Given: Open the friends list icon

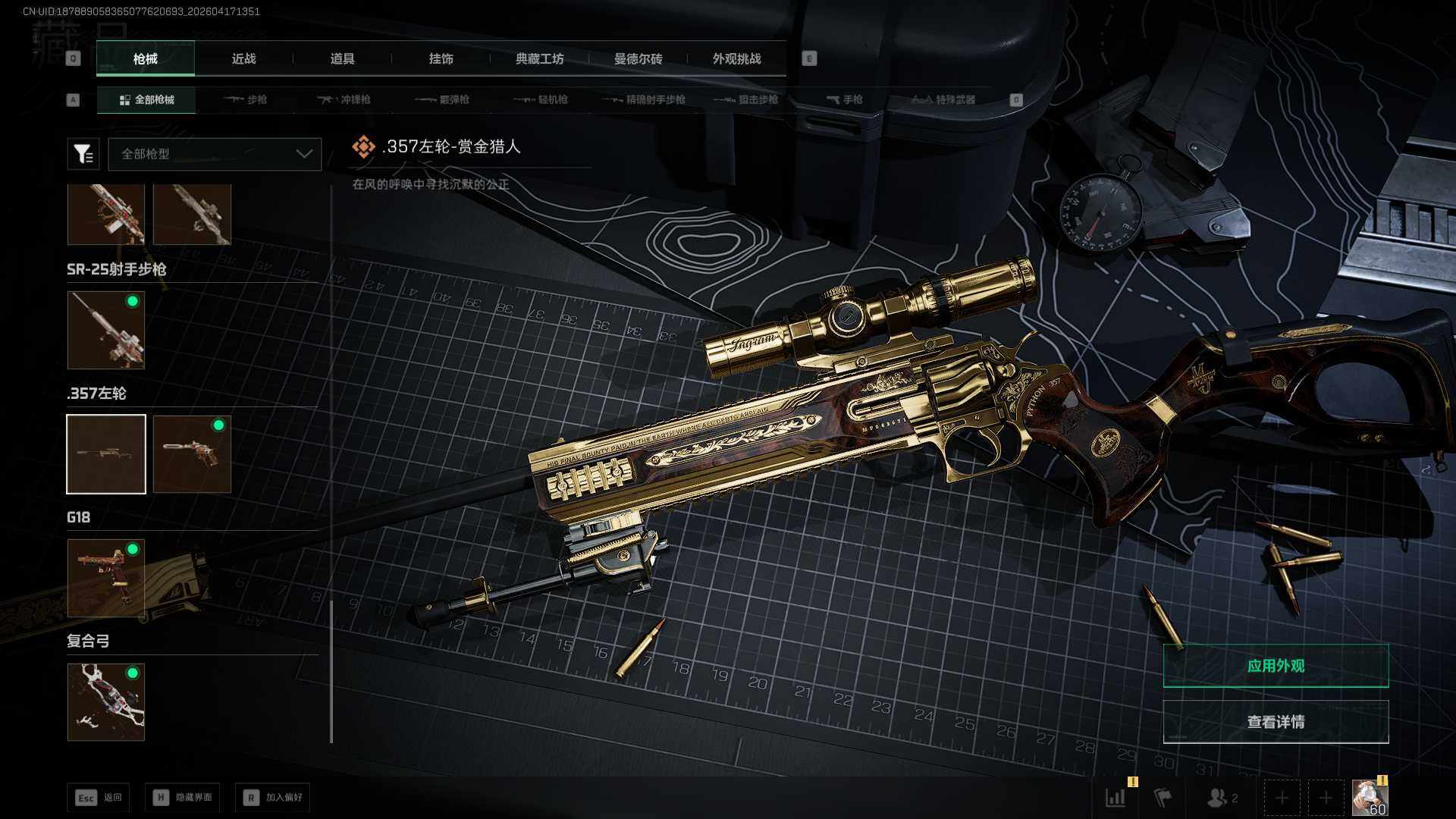Looking at the screenshot, I should pos(1221,798).
